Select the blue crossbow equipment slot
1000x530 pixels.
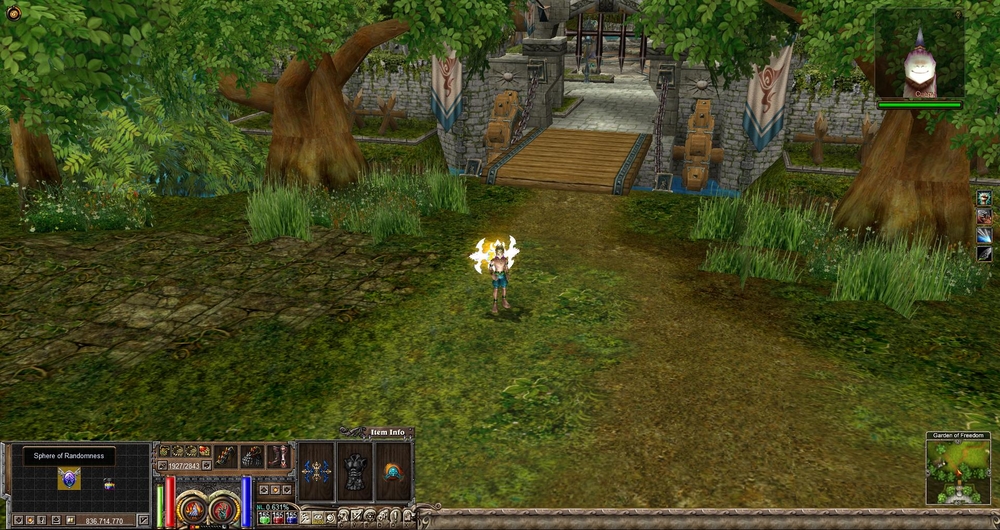317,471
